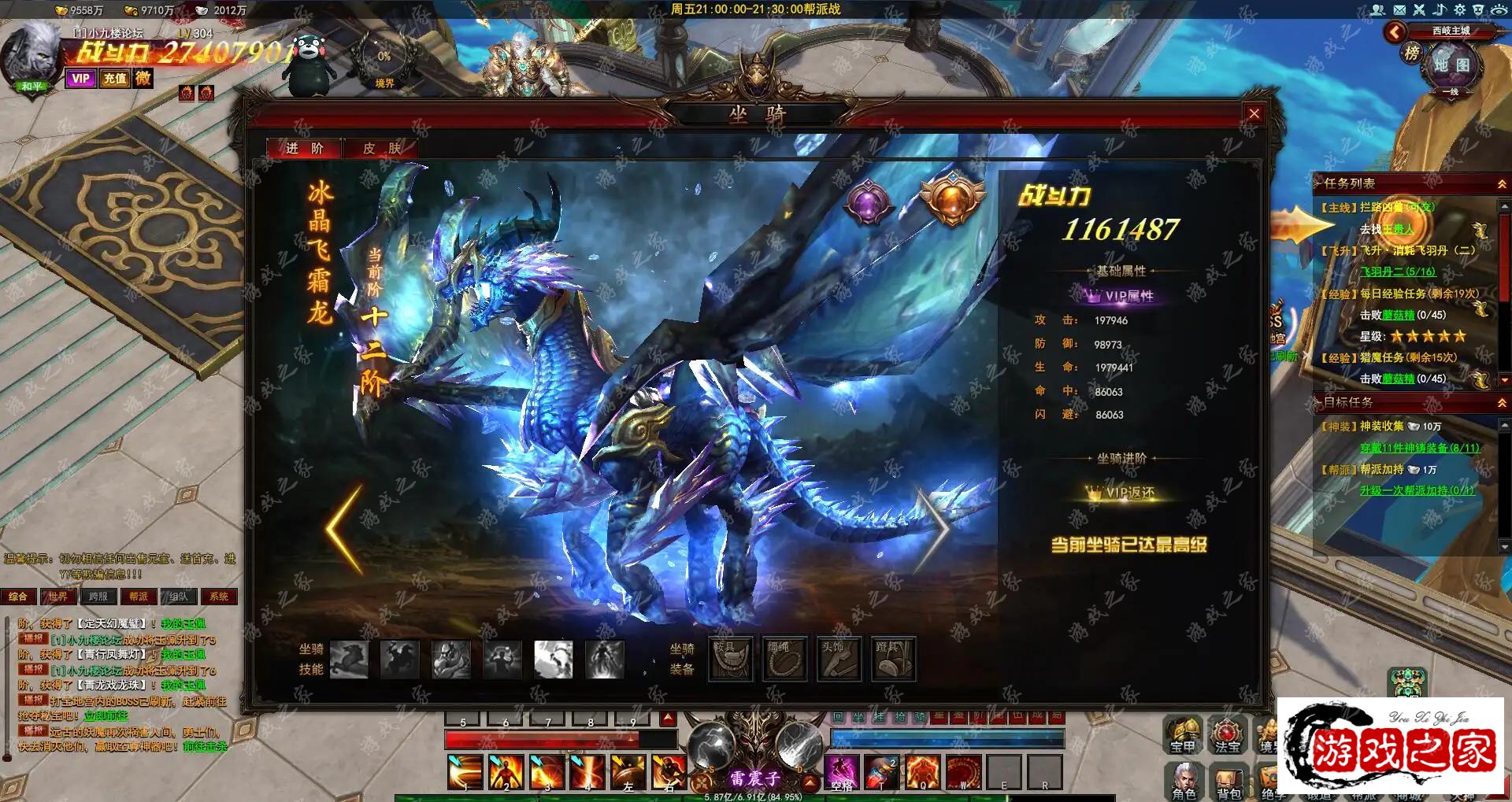
Task: Open the VIP button under player name
Action: click(x=80, y=79)
